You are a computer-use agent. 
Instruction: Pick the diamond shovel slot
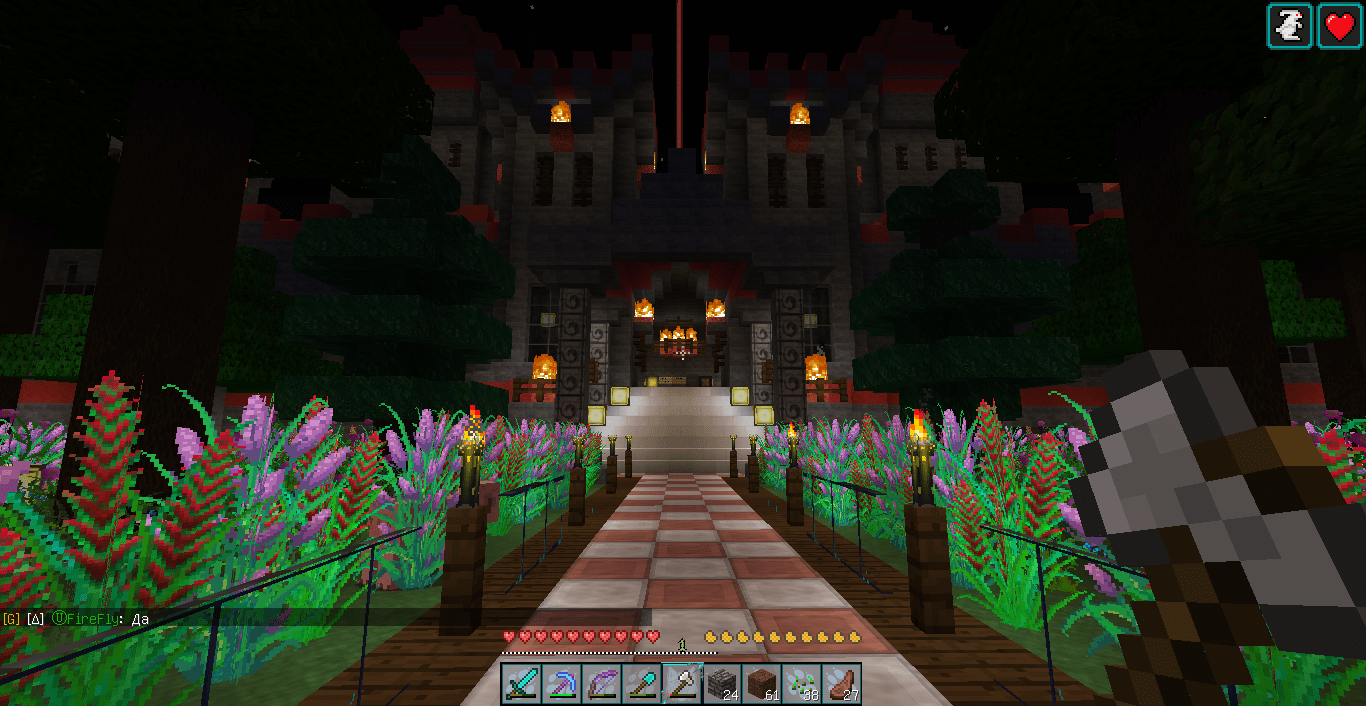click(641, 684)
